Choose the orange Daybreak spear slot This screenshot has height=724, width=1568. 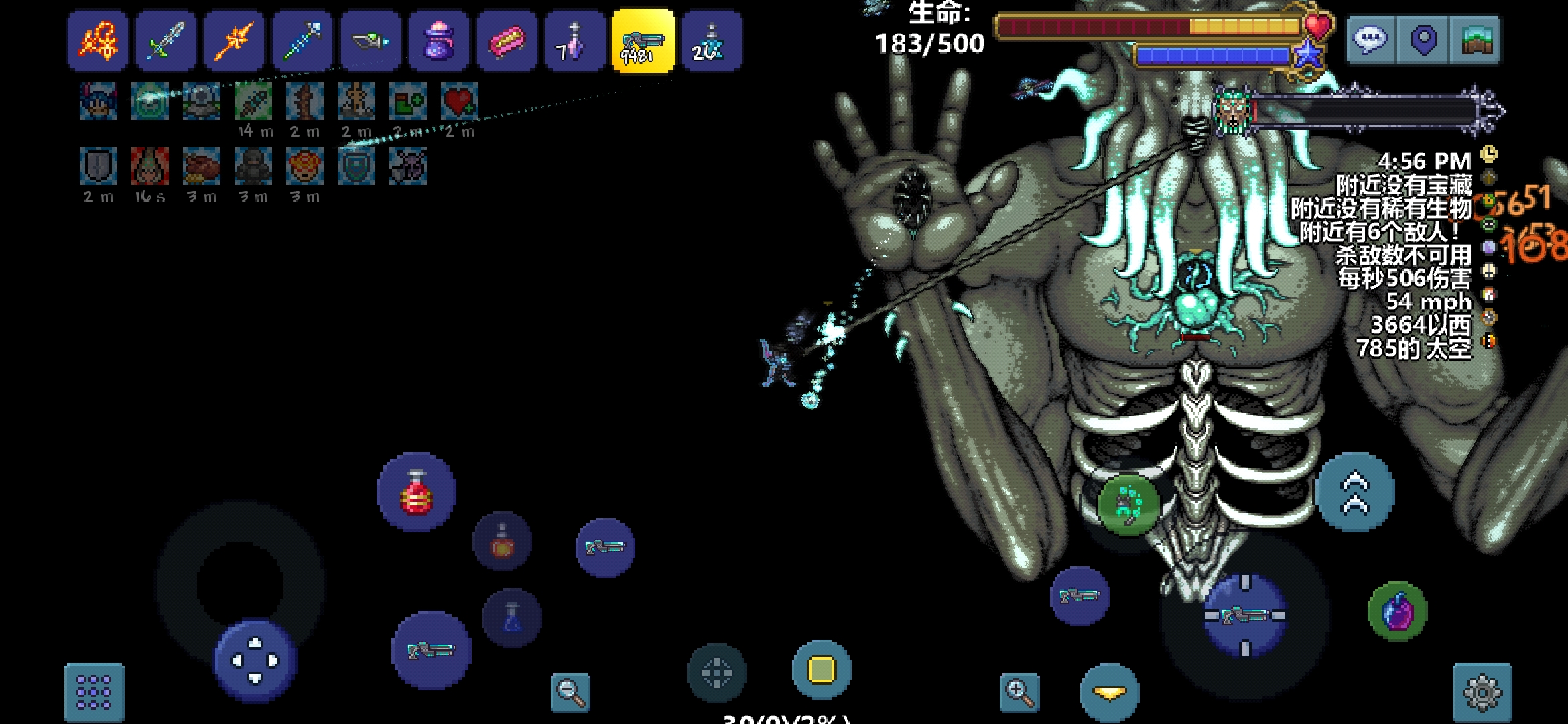(x=235, y=41)
